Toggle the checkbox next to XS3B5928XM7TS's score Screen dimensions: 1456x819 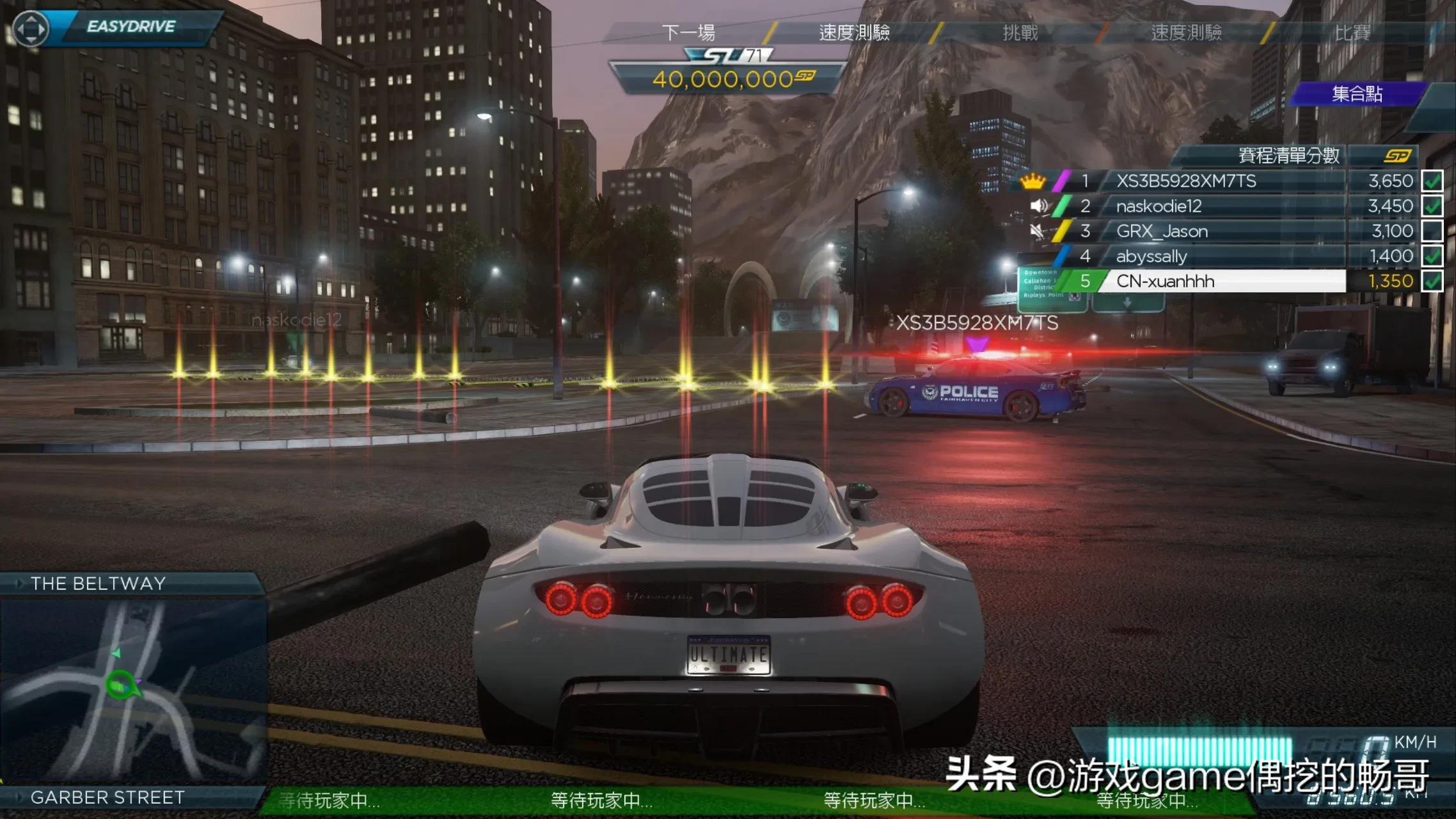(1432, 181)
